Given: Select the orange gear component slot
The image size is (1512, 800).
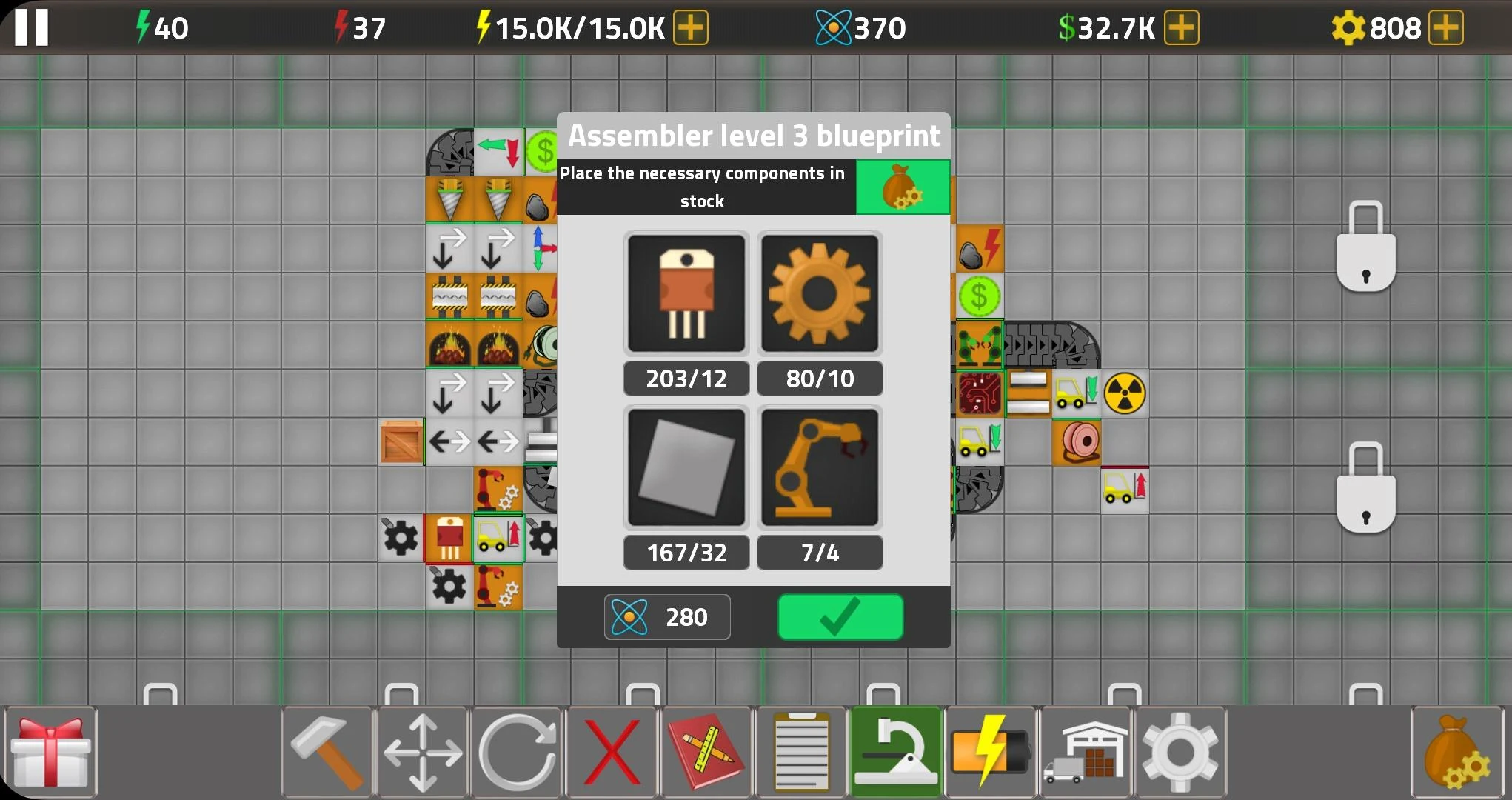Looking at the screenshot, I should click(x=820, y=293).
